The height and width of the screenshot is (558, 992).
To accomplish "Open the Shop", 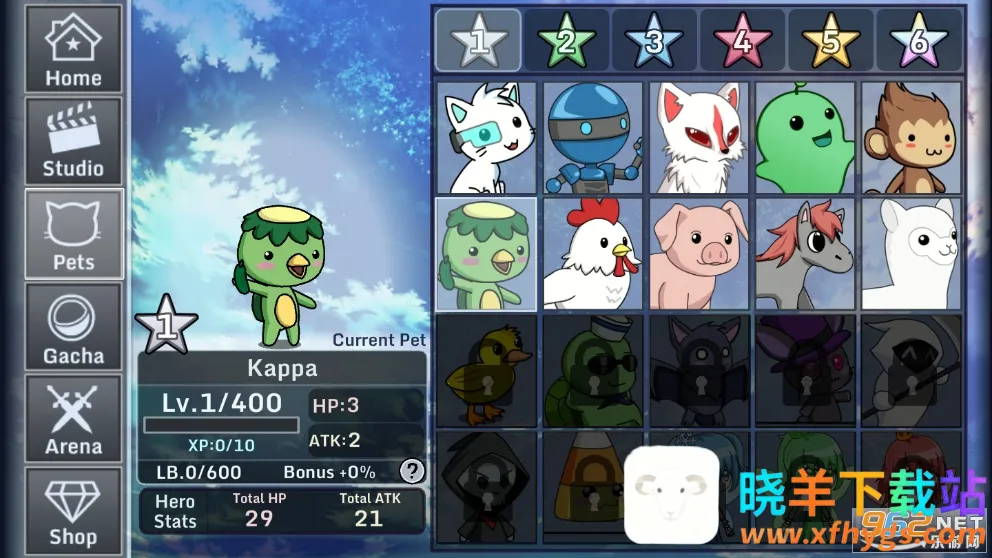I will 73,510.
